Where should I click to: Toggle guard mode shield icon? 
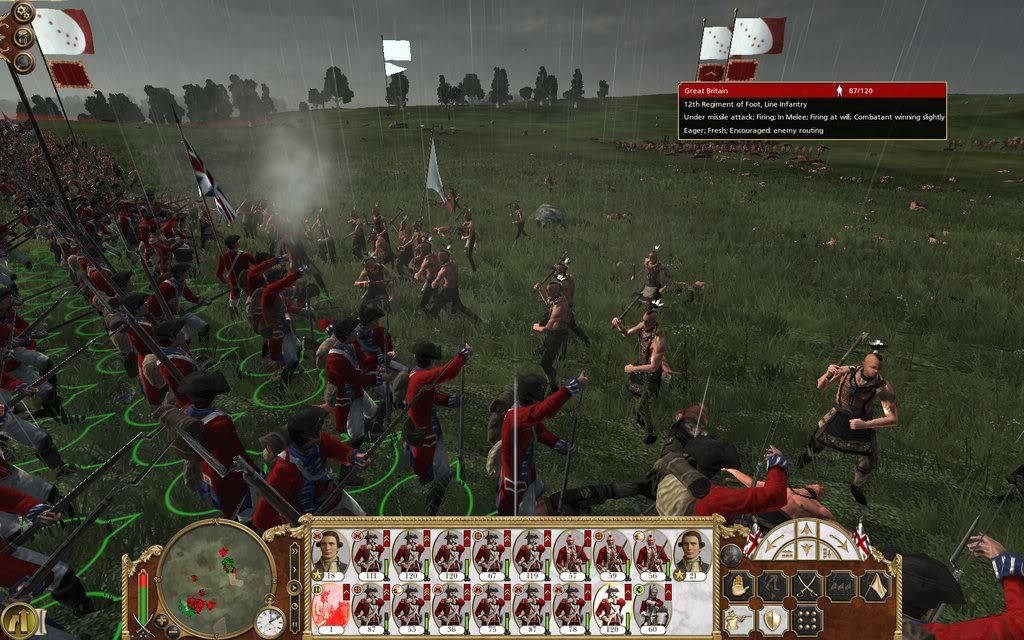(x=773, y=621)
